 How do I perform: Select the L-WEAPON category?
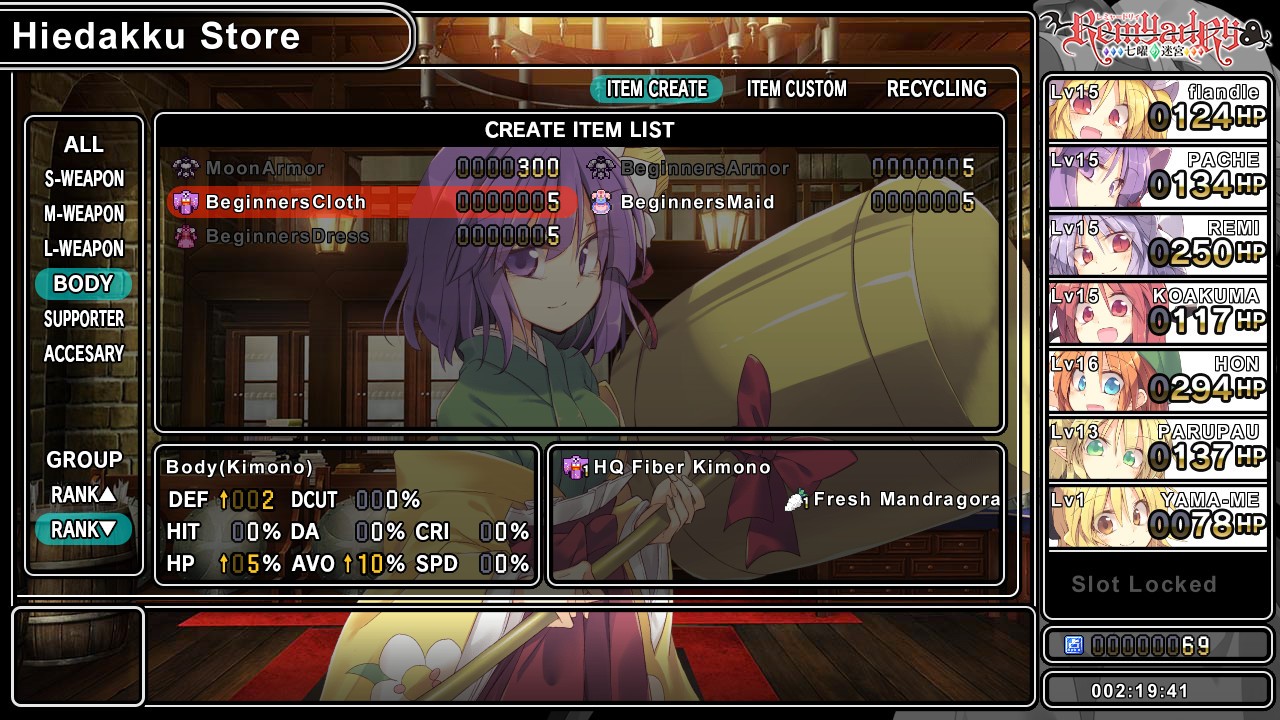[x=84, y=249]
